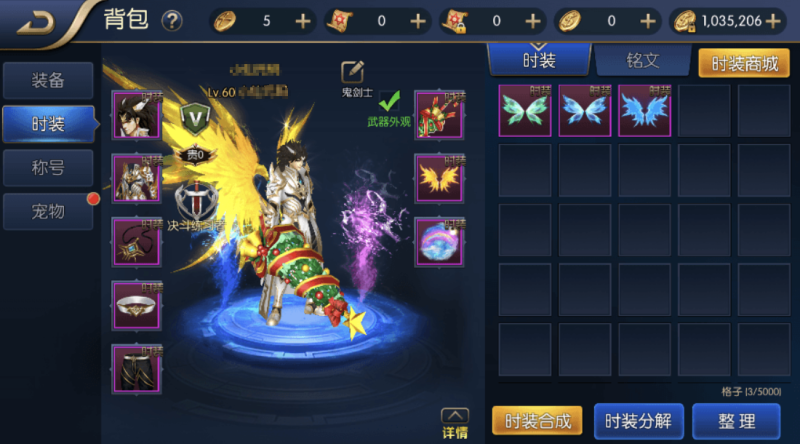Tap the 时装分解 button
800x444 pixels.
tap(638, 421)
